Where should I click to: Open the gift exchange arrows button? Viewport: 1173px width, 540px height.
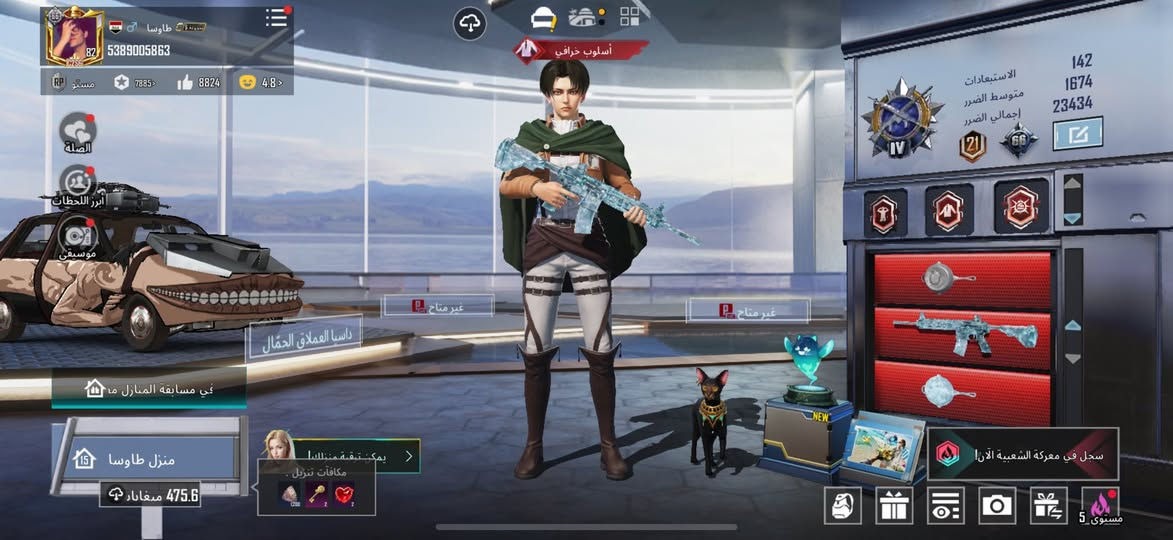pos(1048,505)
